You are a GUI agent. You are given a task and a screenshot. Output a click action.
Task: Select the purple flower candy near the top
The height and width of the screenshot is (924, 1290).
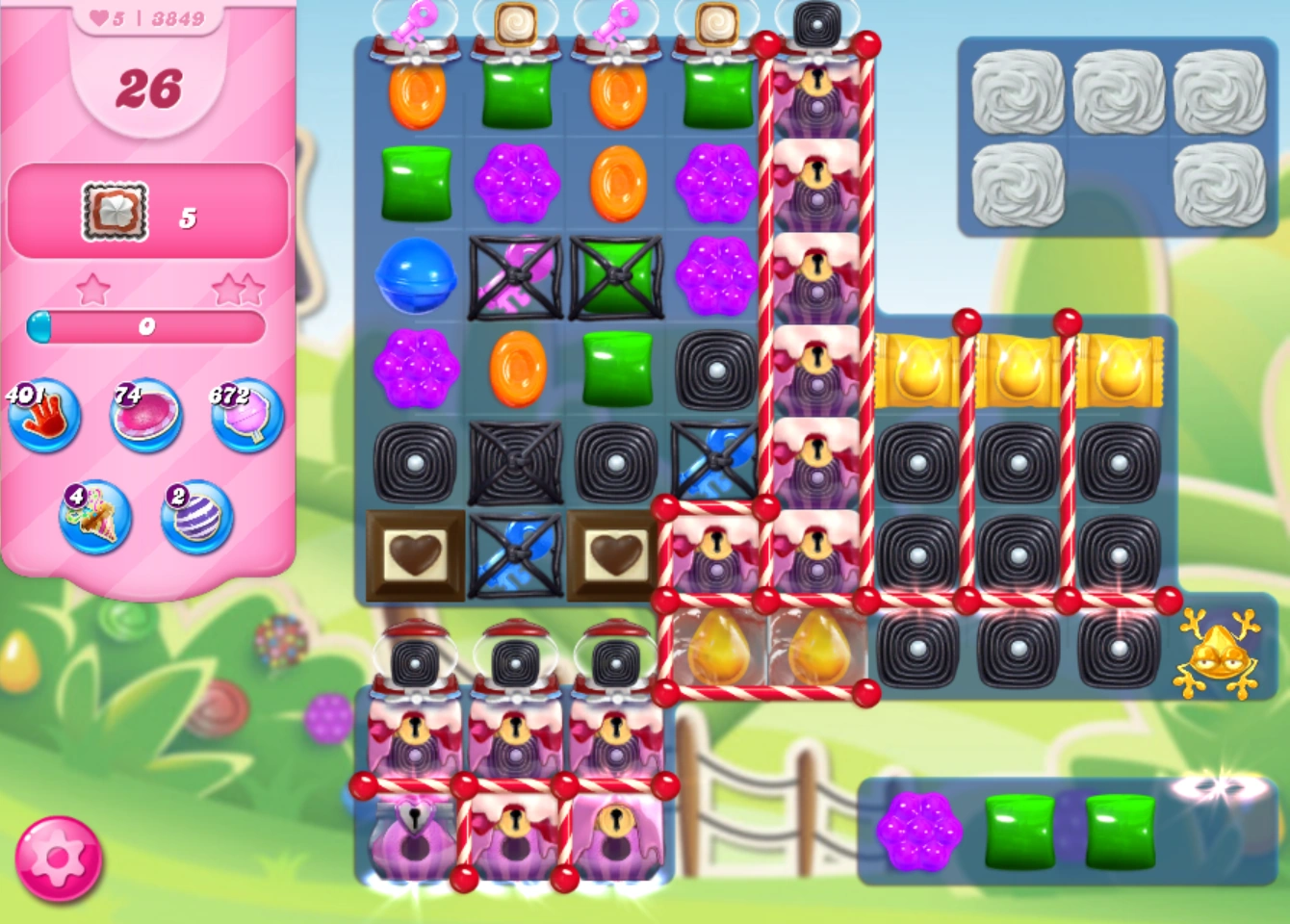(518, 183)
